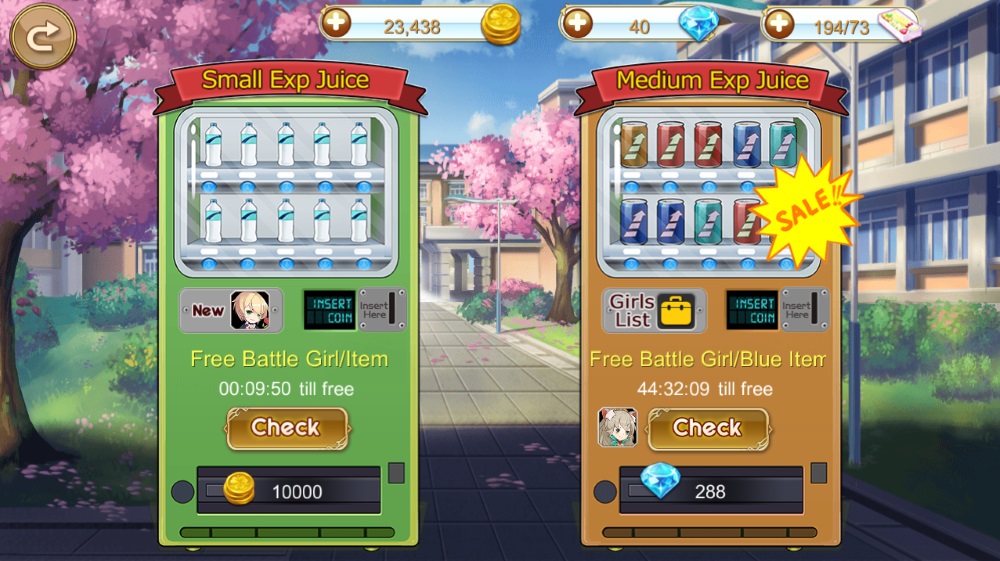Buy Medium Exp Juice for 288 diamonds
1000x561 pixels.
[x=710, y=490]
